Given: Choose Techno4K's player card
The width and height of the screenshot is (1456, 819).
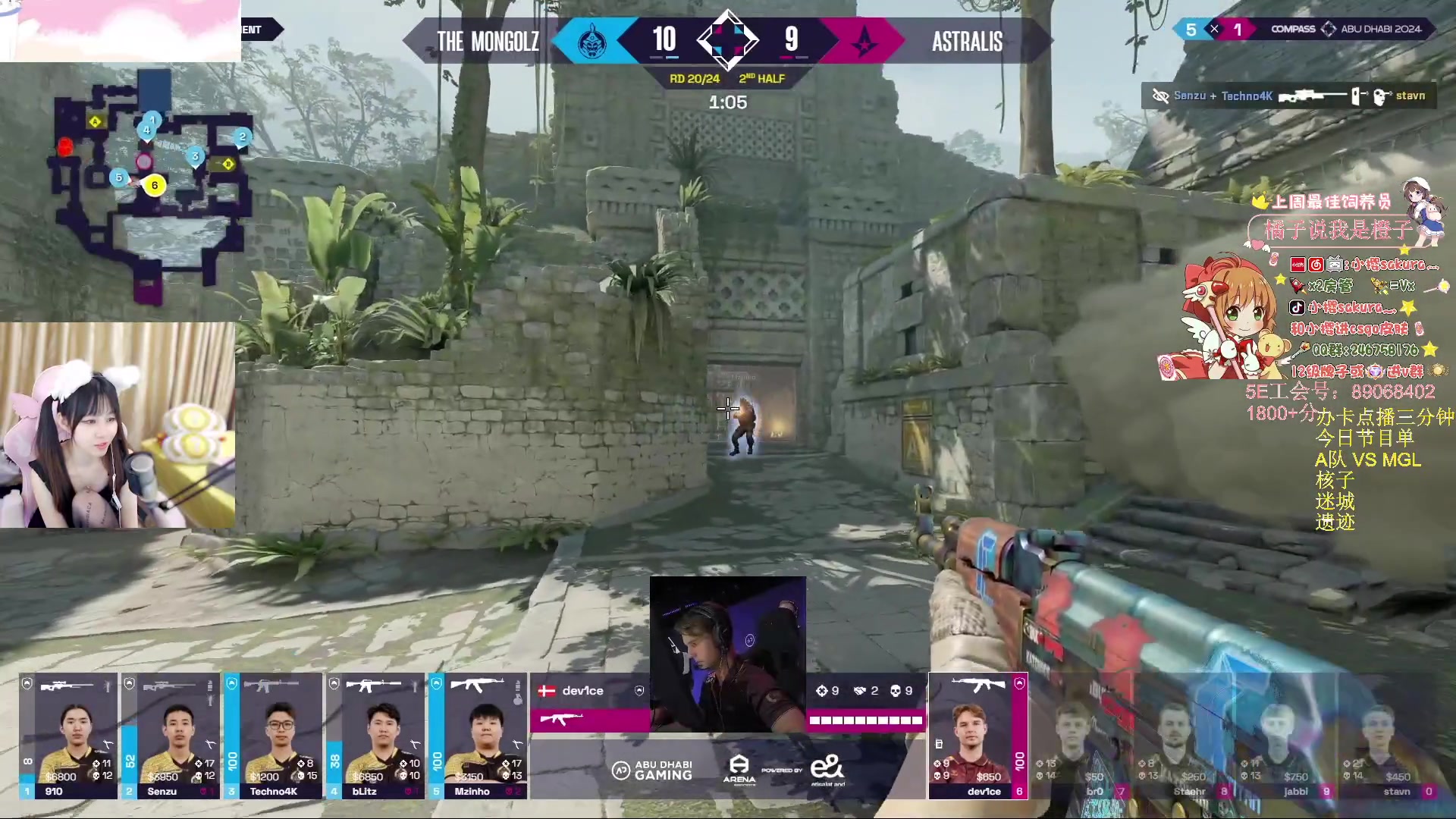Looking at the screenshot, I should (x=273, y=736).
